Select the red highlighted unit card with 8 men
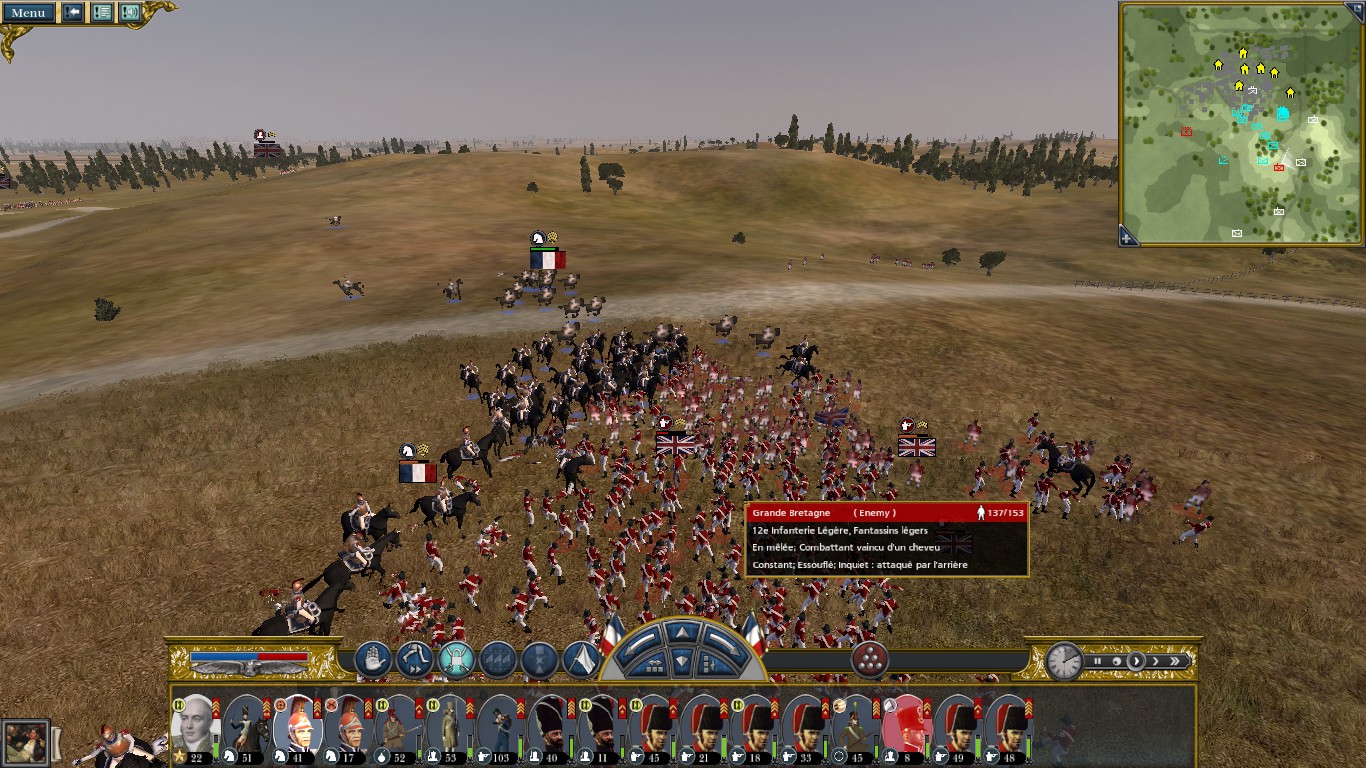Image resolution: width=1366 pixels, height=768 pixels. [906, 727]
